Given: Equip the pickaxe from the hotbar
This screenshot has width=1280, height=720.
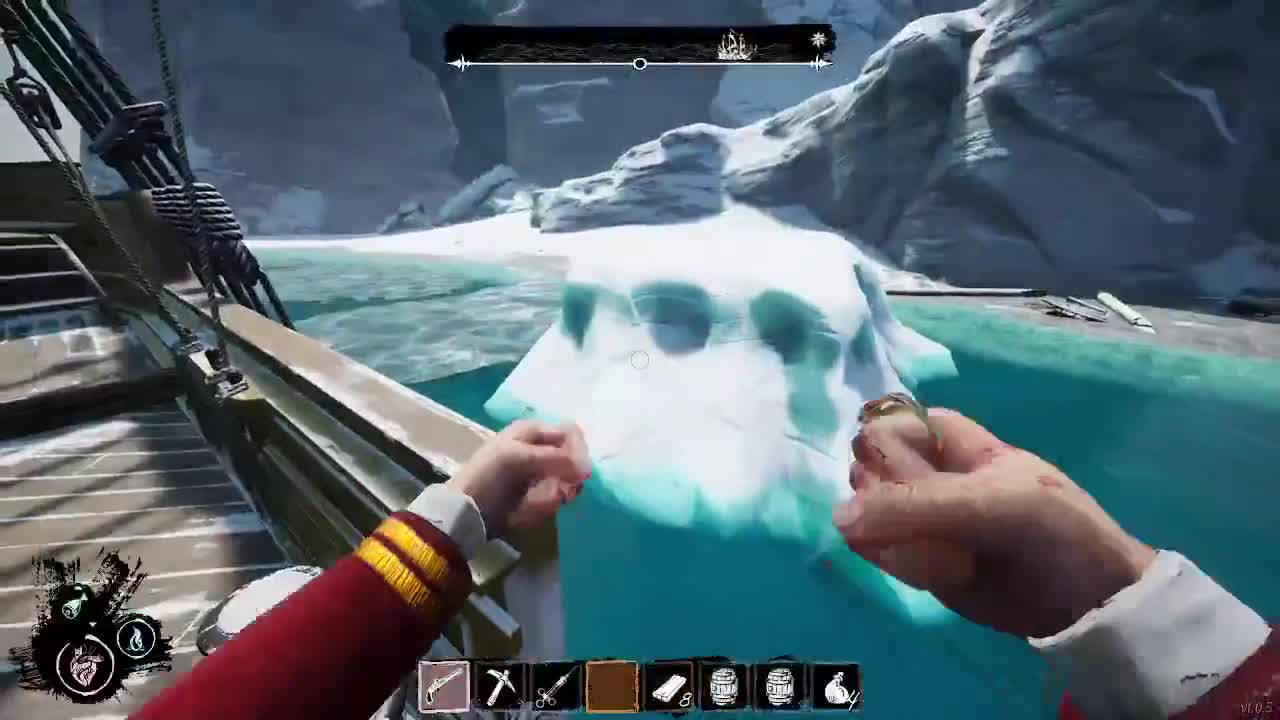Looking at the screenshot, I should (x=500, y=683).
